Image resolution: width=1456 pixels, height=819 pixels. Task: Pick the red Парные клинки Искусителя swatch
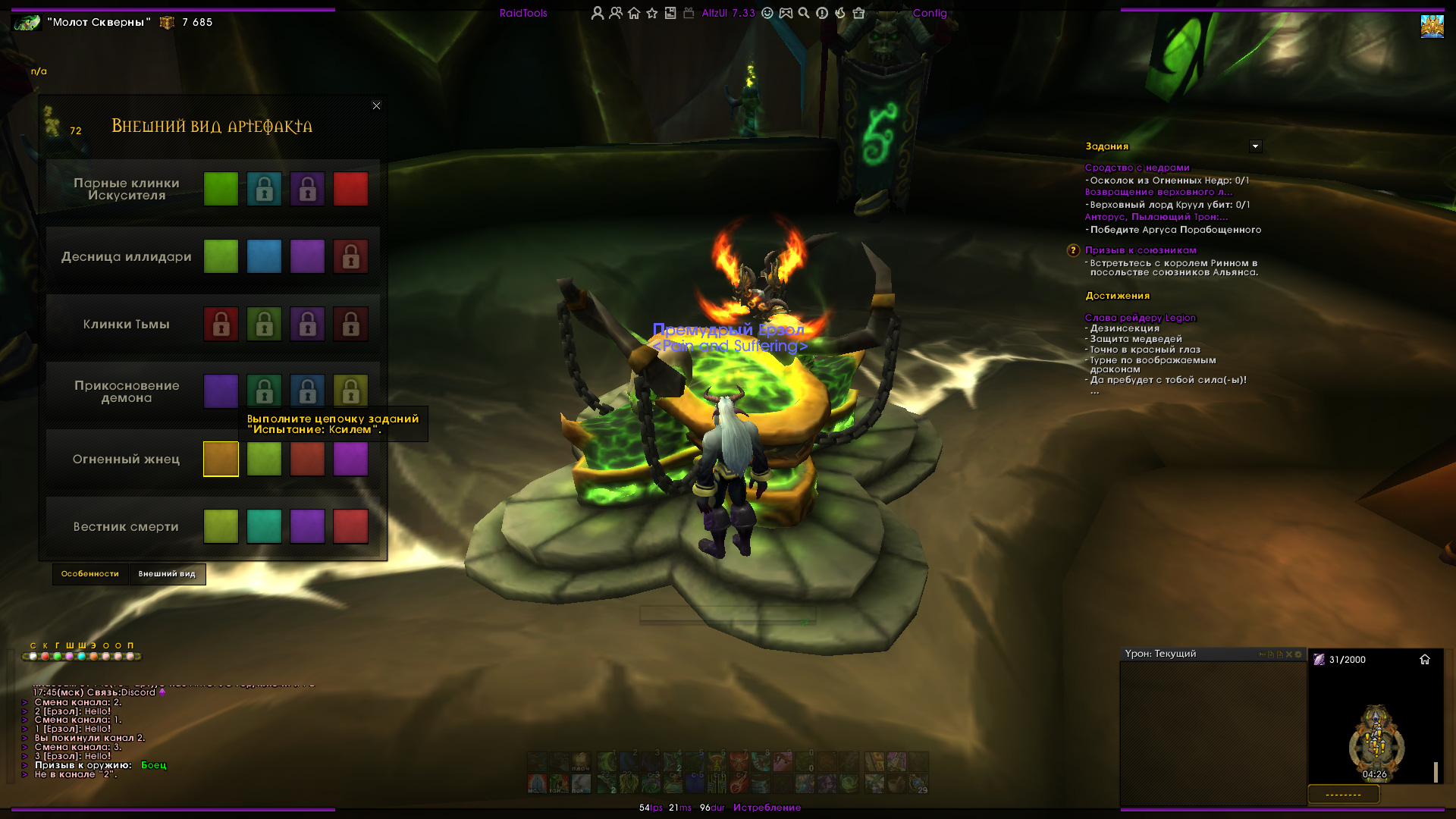pyautogui.click(x=350, y=189)
